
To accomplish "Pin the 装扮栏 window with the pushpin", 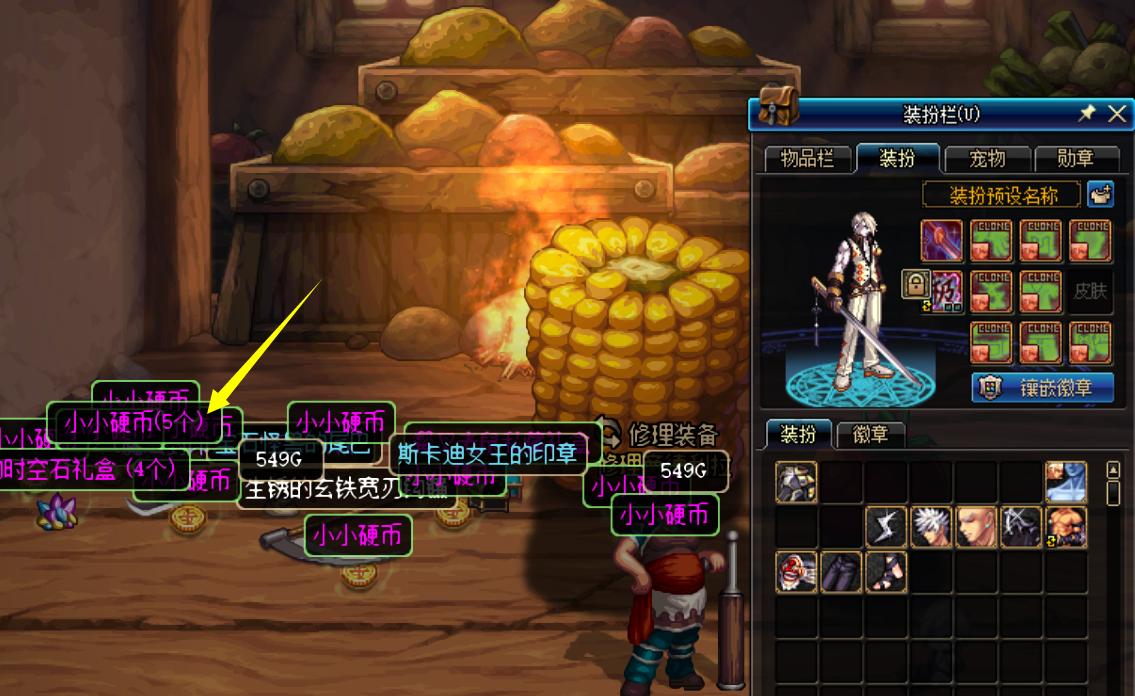I will click(1087, 114).
